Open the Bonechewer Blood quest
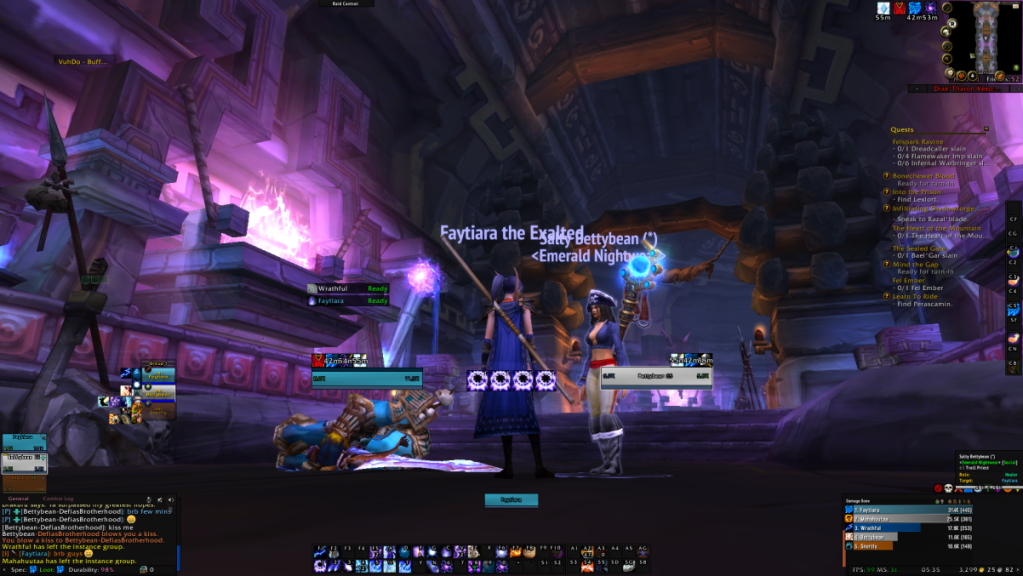1023x576 pixels. 924,176
